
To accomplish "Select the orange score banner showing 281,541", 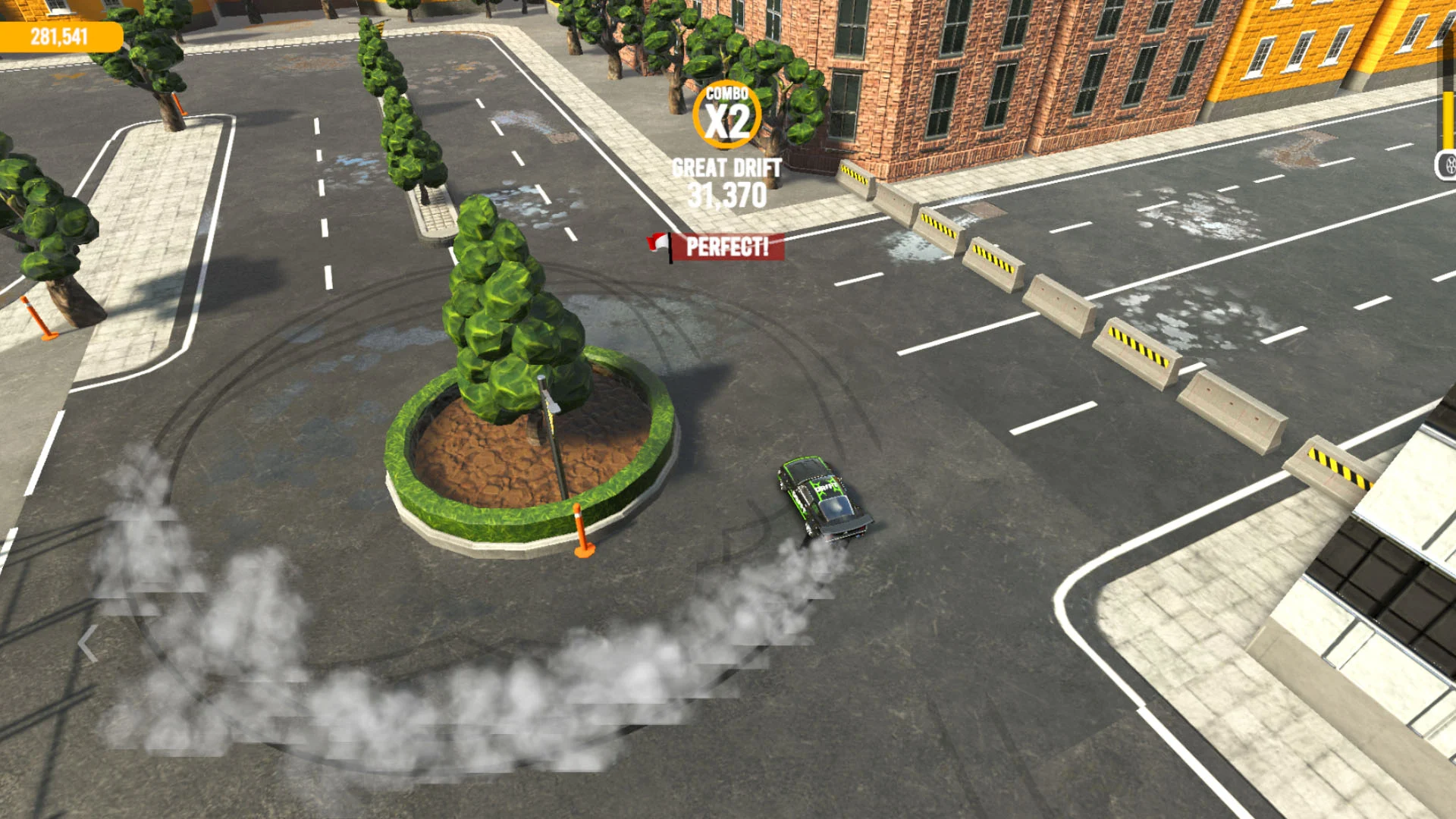I will (x=61, y=34).
